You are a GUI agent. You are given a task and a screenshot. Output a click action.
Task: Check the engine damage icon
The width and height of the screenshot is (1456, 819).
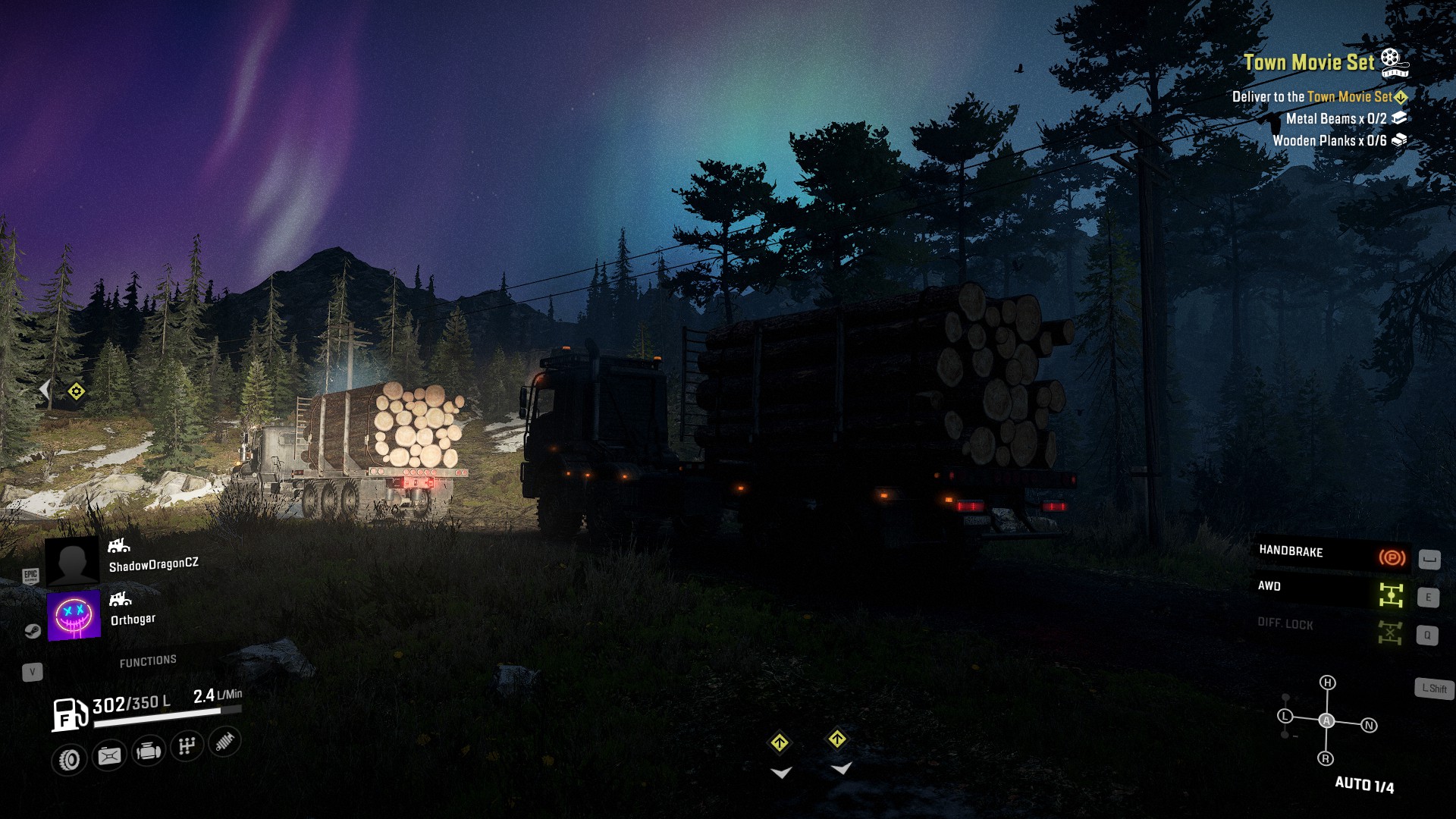pos(148,752)
